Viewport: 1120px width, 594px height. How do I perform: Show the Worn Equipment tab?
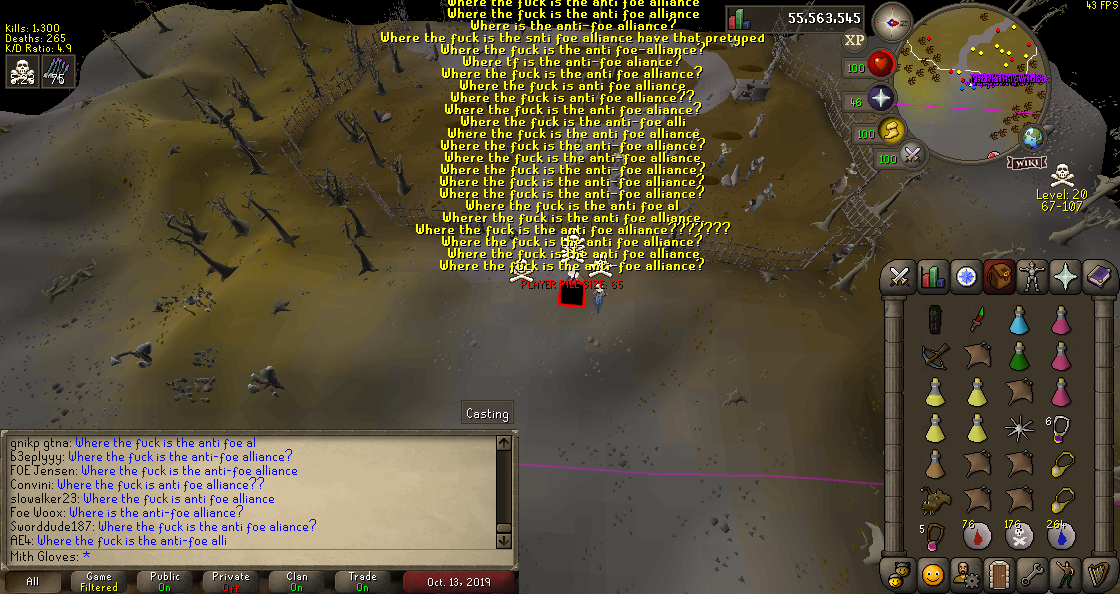1031,277
